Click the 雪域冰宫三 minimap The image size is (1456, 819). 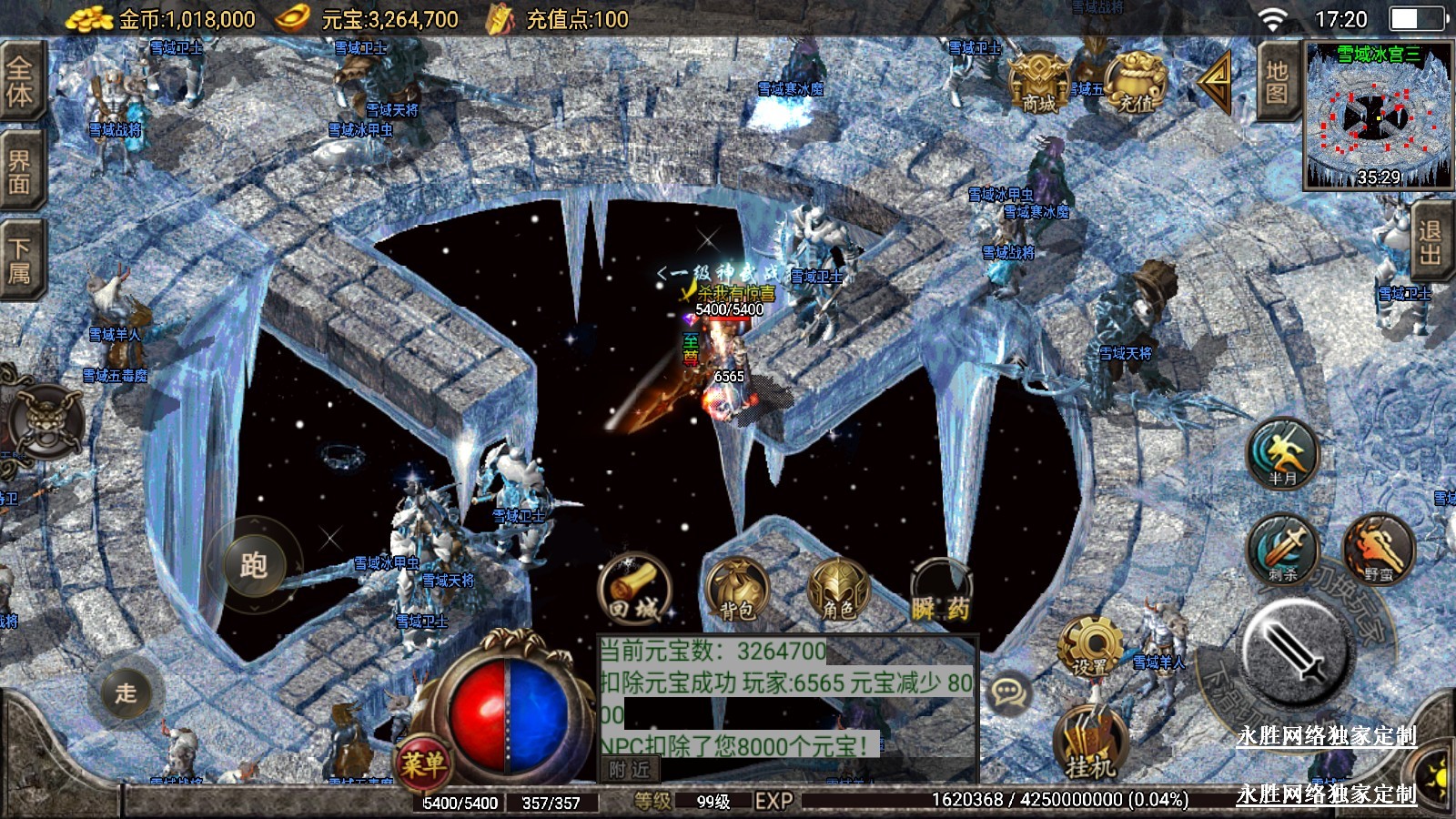(x=1378, y=115)
